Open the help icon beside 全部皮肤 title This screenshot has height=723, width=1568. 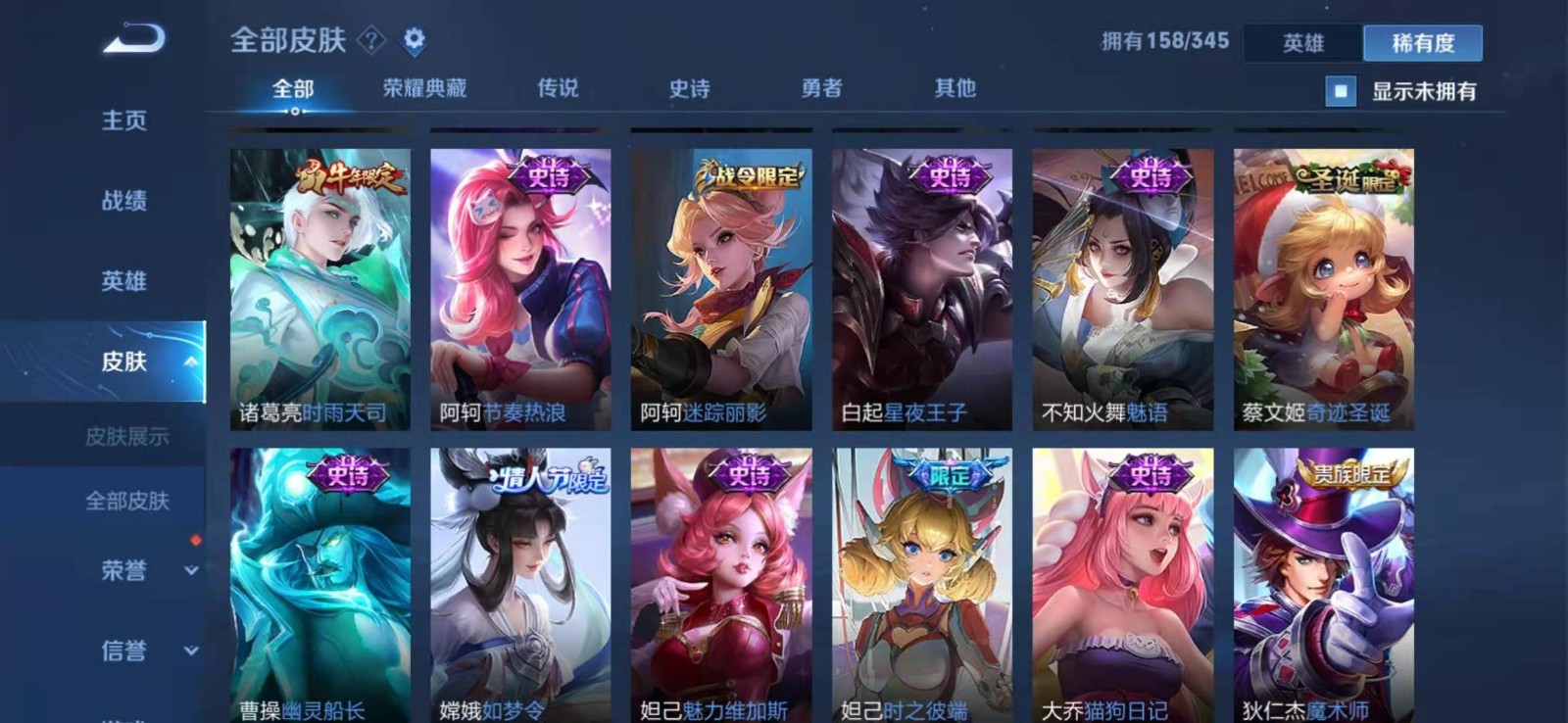click(x=370, y=39)
